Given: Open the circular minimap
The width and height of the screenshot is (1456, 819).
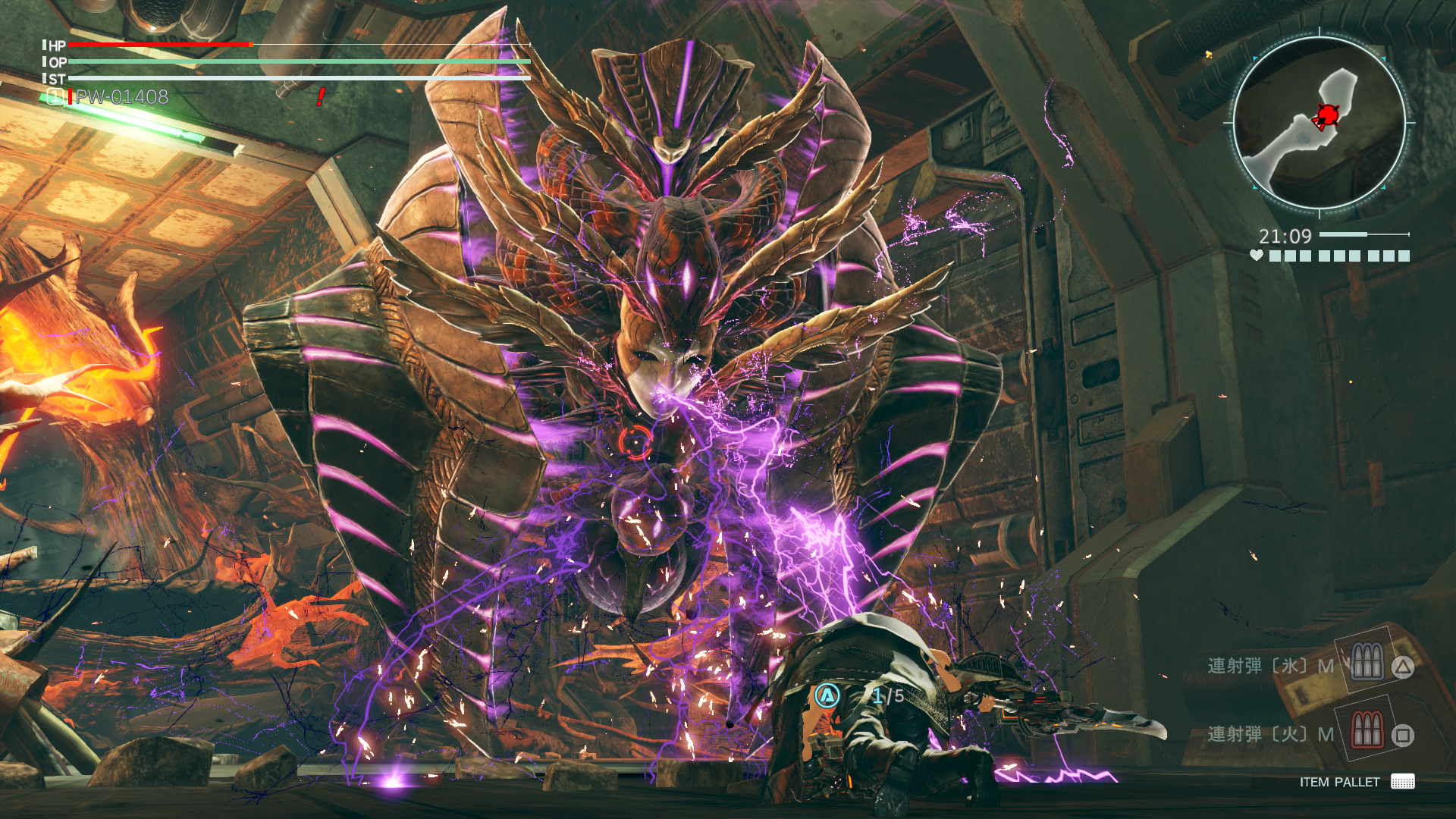Looking at the screenshot, I should click(x=1319, y=123).
